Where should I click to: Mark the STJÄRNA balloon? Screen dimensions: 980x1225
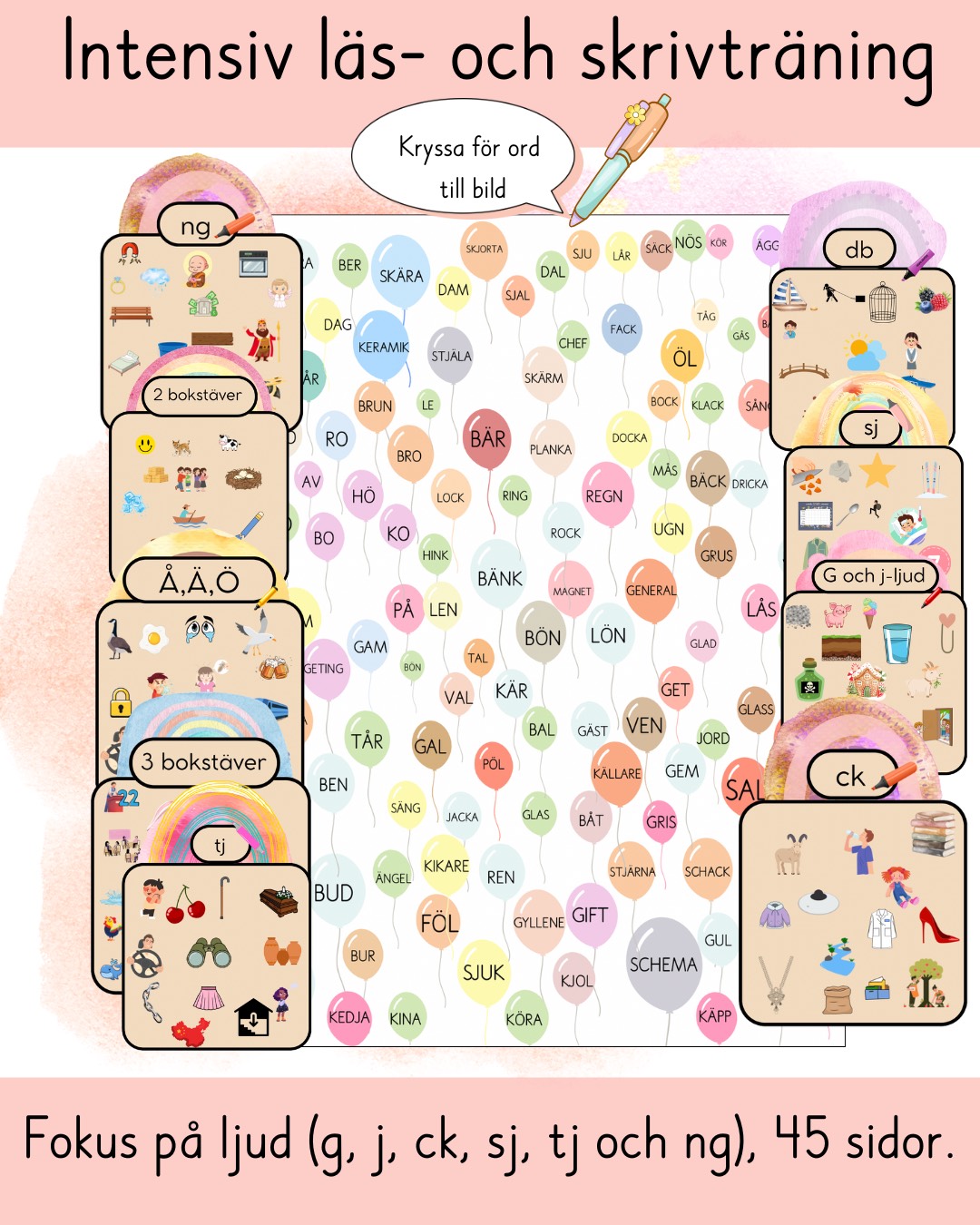tap(632, 871)
